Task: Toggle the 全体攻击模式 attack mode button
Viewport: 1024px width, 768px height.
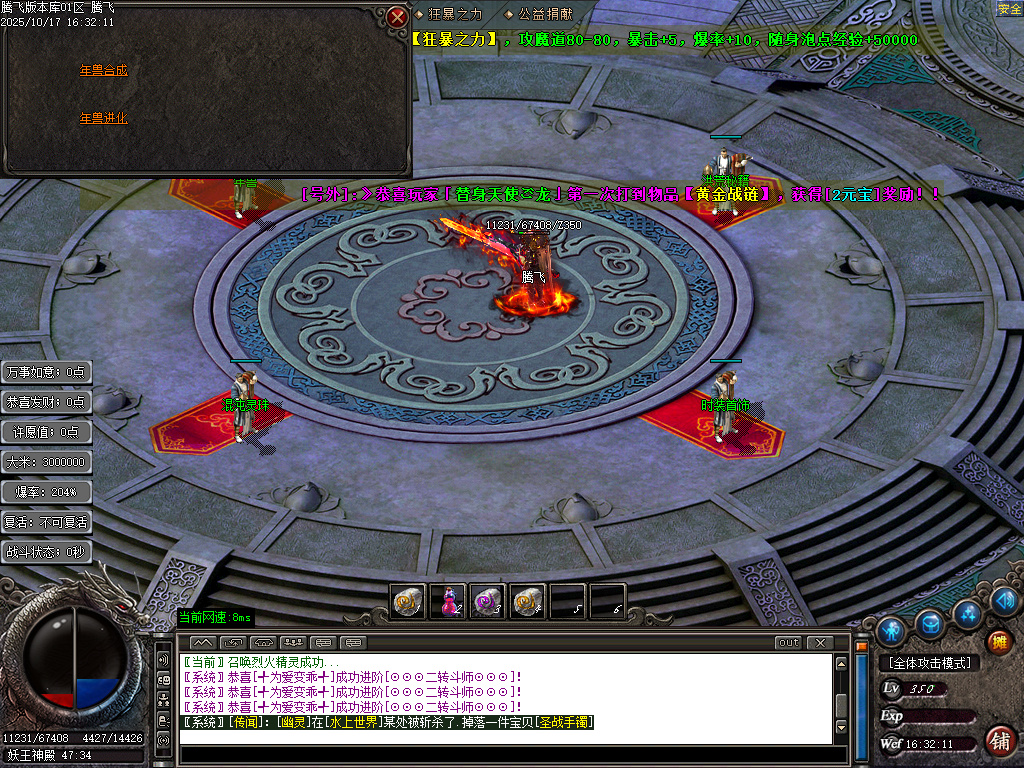Action: click(930, 662)
